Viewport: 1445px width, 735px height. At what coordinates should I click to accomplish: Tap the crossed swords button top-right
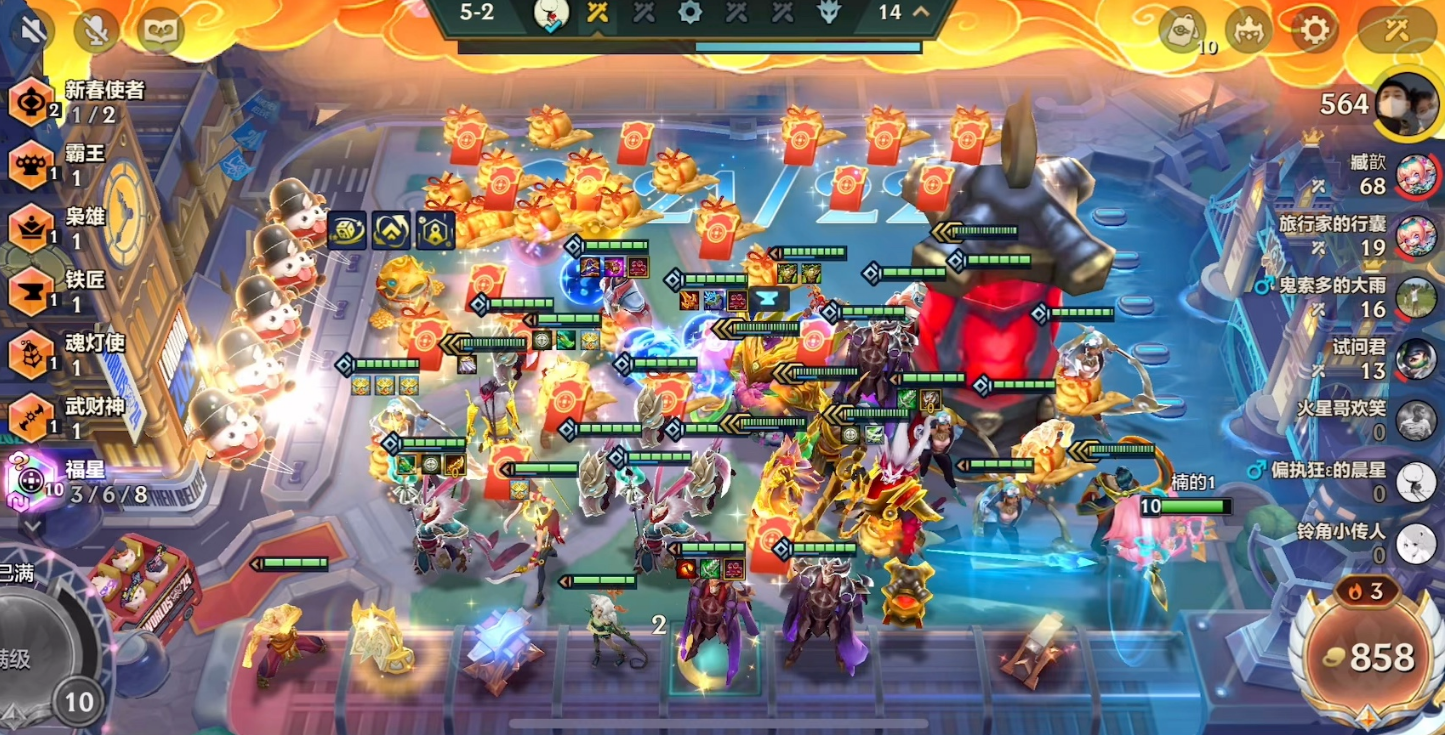1396,31
